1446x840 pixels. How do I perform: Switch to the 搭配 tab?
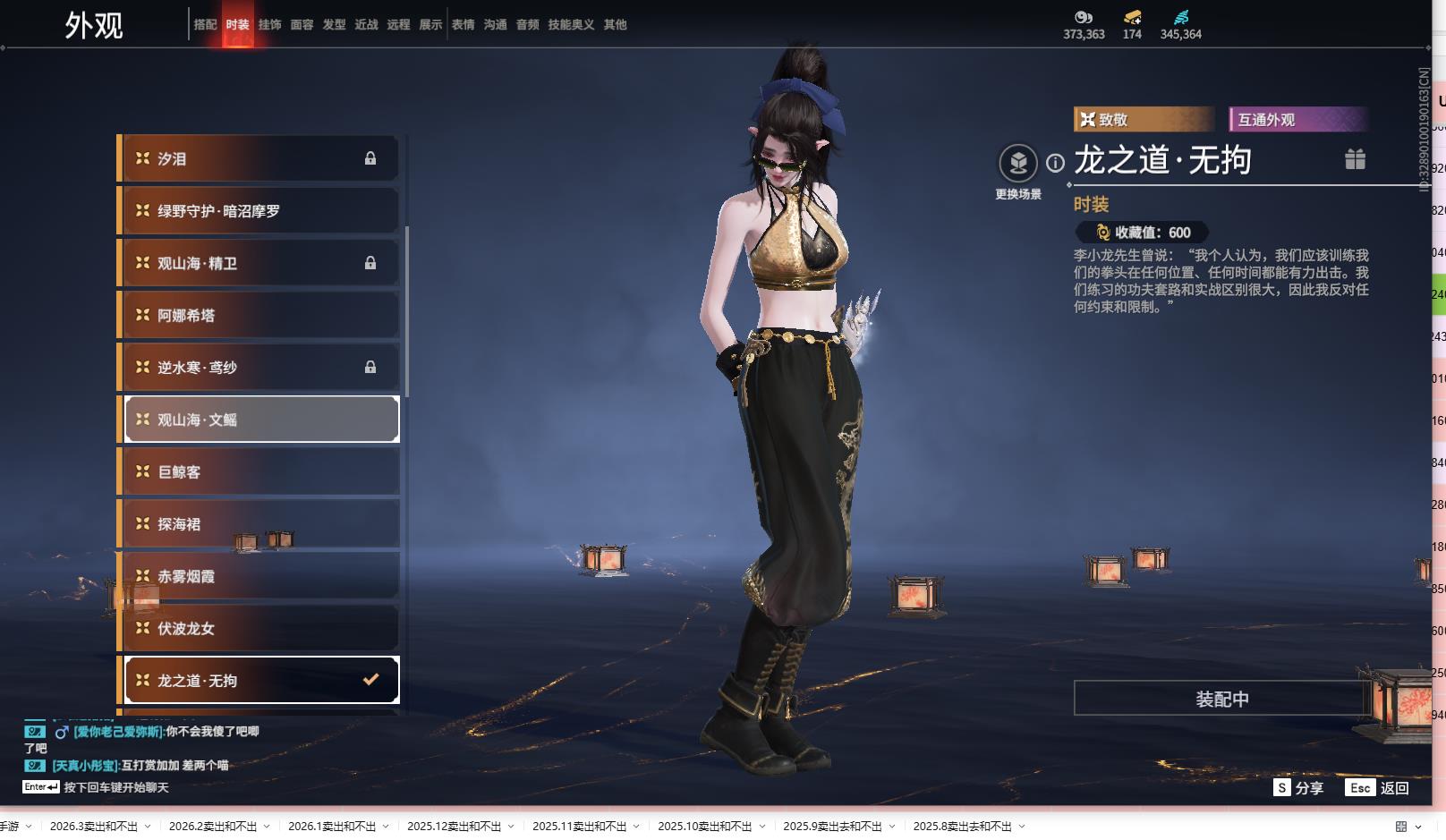click(x=205, y=25)
